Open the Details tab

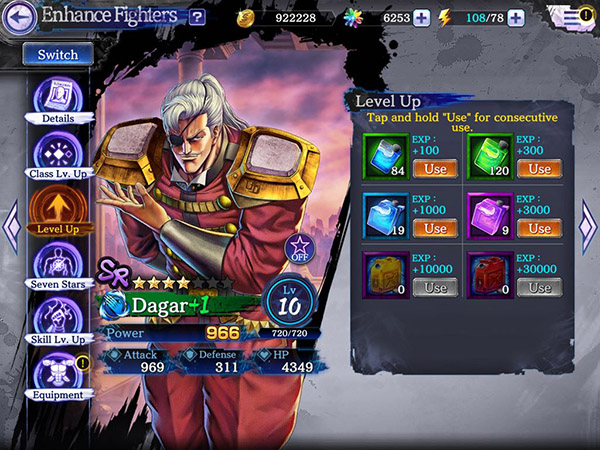[x=57, y=98]
